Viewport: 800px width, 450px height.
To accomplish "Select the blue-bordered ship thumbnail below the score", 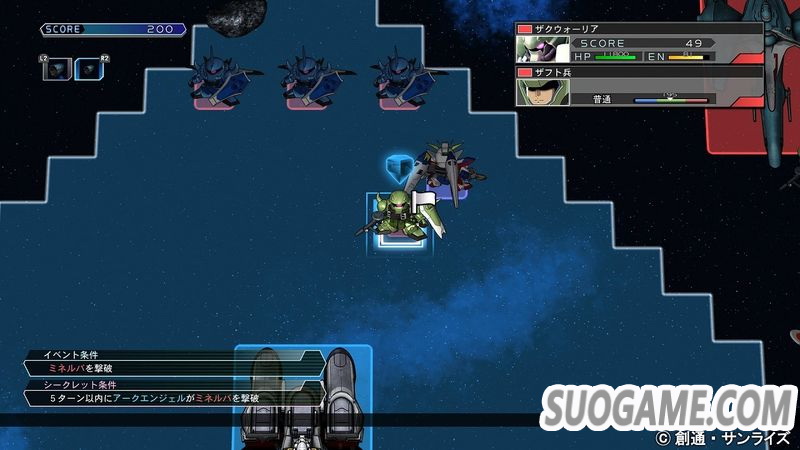I will coord(88,68).
